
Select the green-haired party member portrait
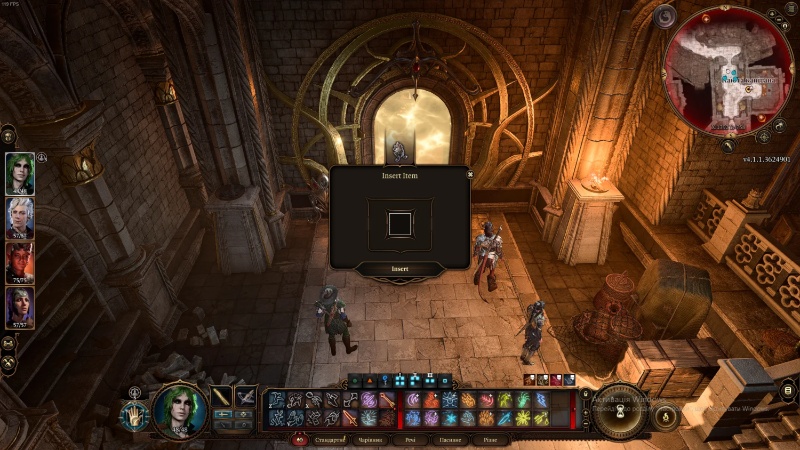(20, 173)
